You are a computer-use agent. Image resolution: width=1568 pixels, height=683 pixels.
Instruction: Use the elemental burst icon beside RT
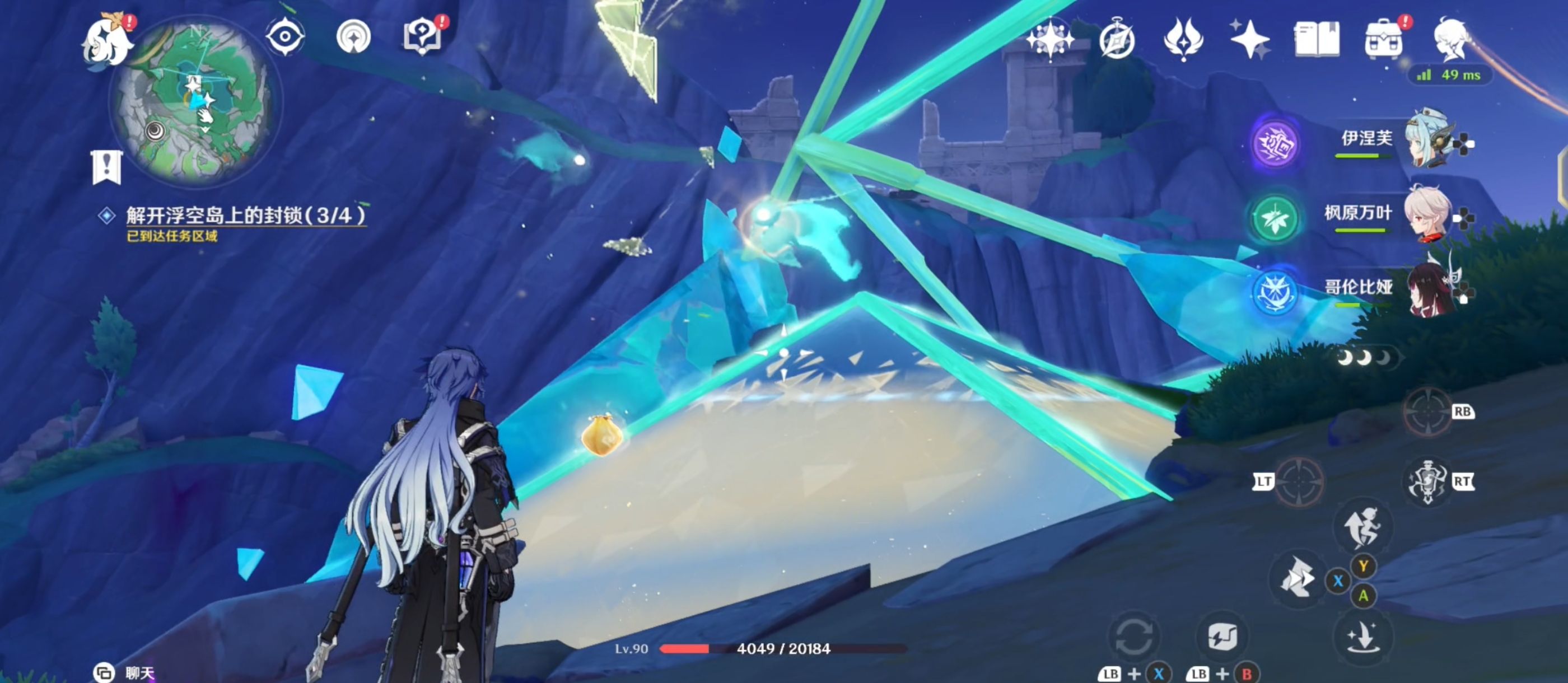[x=1428, y=482]
